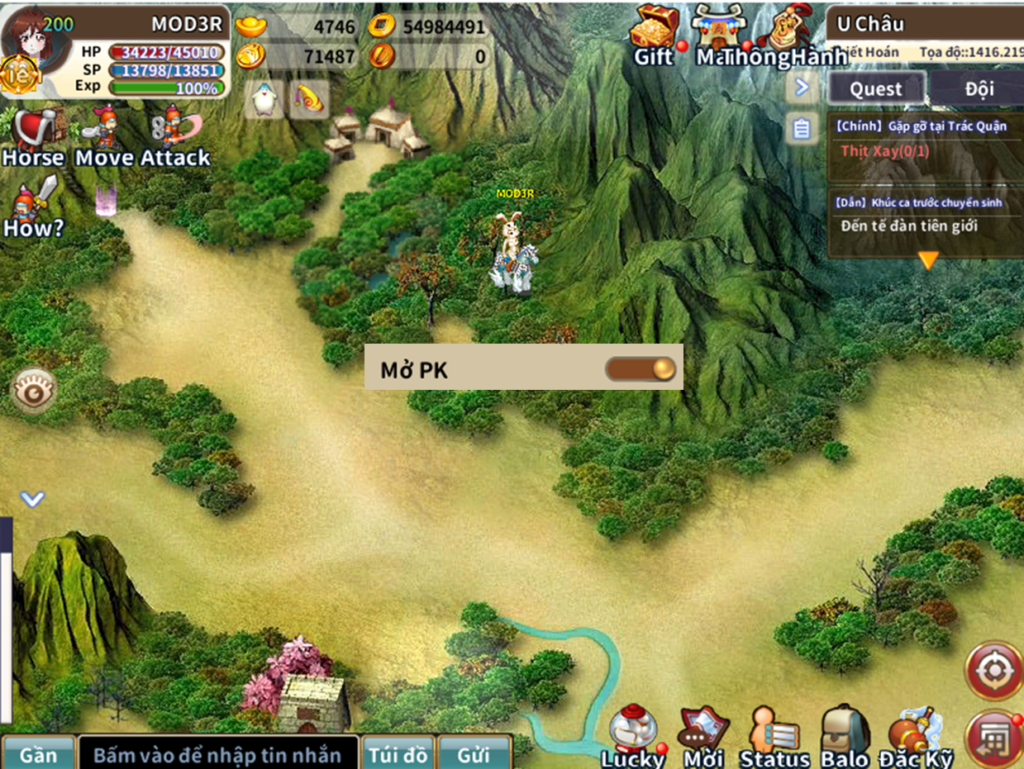The image size is (1024, 769).
Task: Mount up with the Horse button
Action: 33,137
